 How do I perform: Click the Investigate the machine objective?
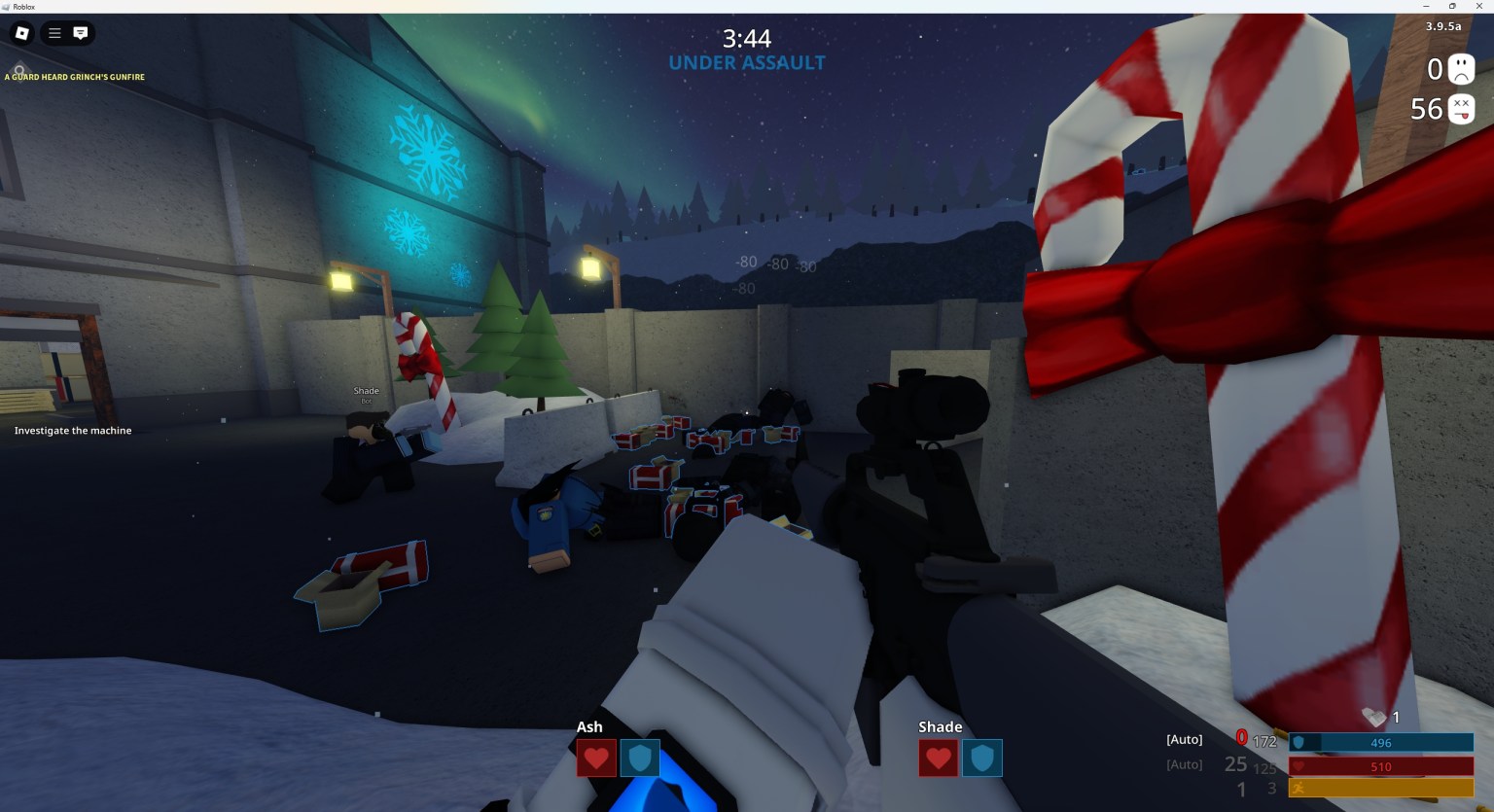pyautogui.click(x=72, y=430)
